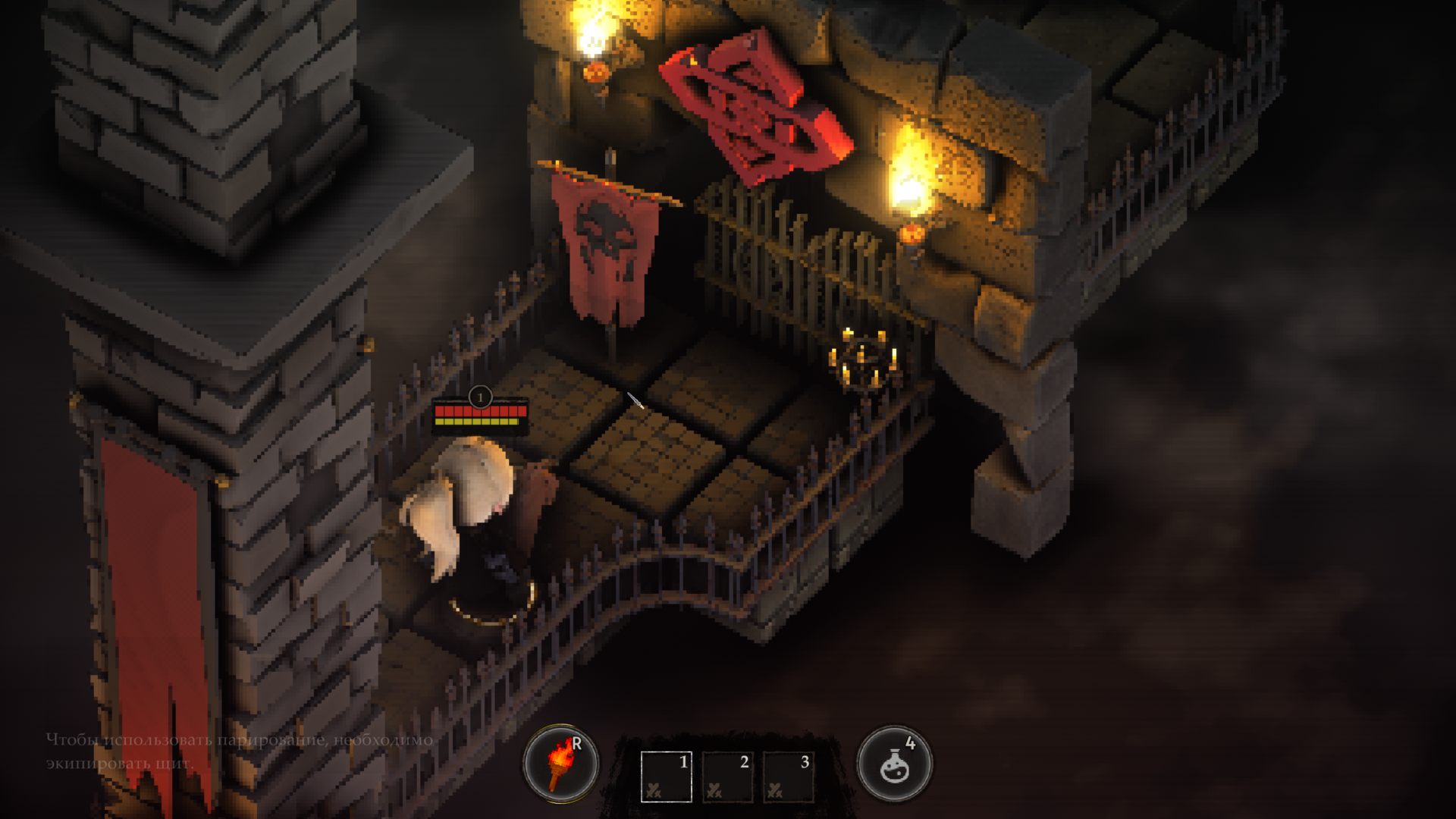Choose hotbar slot number 2
1456x819 pixels.
click(x=727, y=776)
